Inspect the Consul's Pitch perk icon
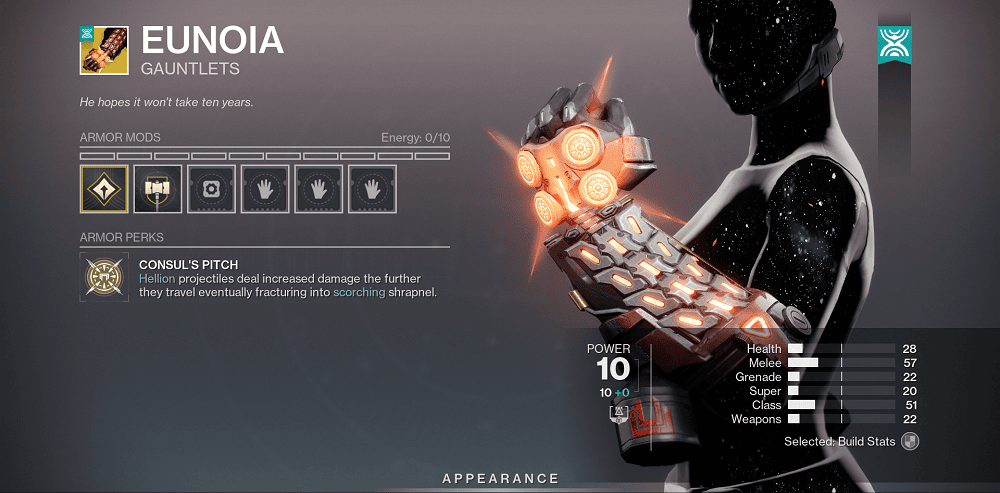Viewport: 1000px width, 493px height. tap(103, 276)
